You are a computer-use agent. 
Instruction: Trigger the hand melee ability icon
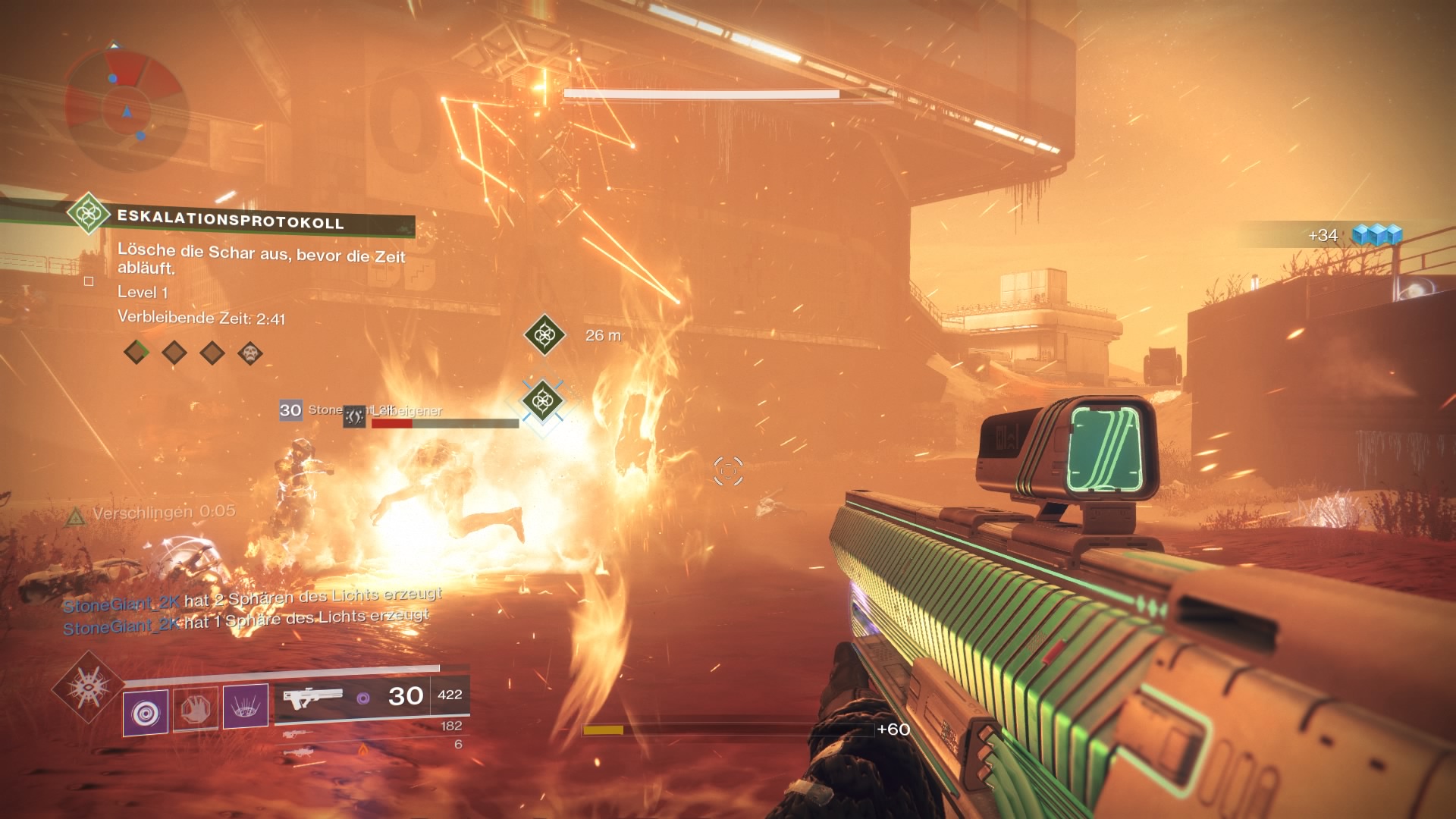pos(196,709)
